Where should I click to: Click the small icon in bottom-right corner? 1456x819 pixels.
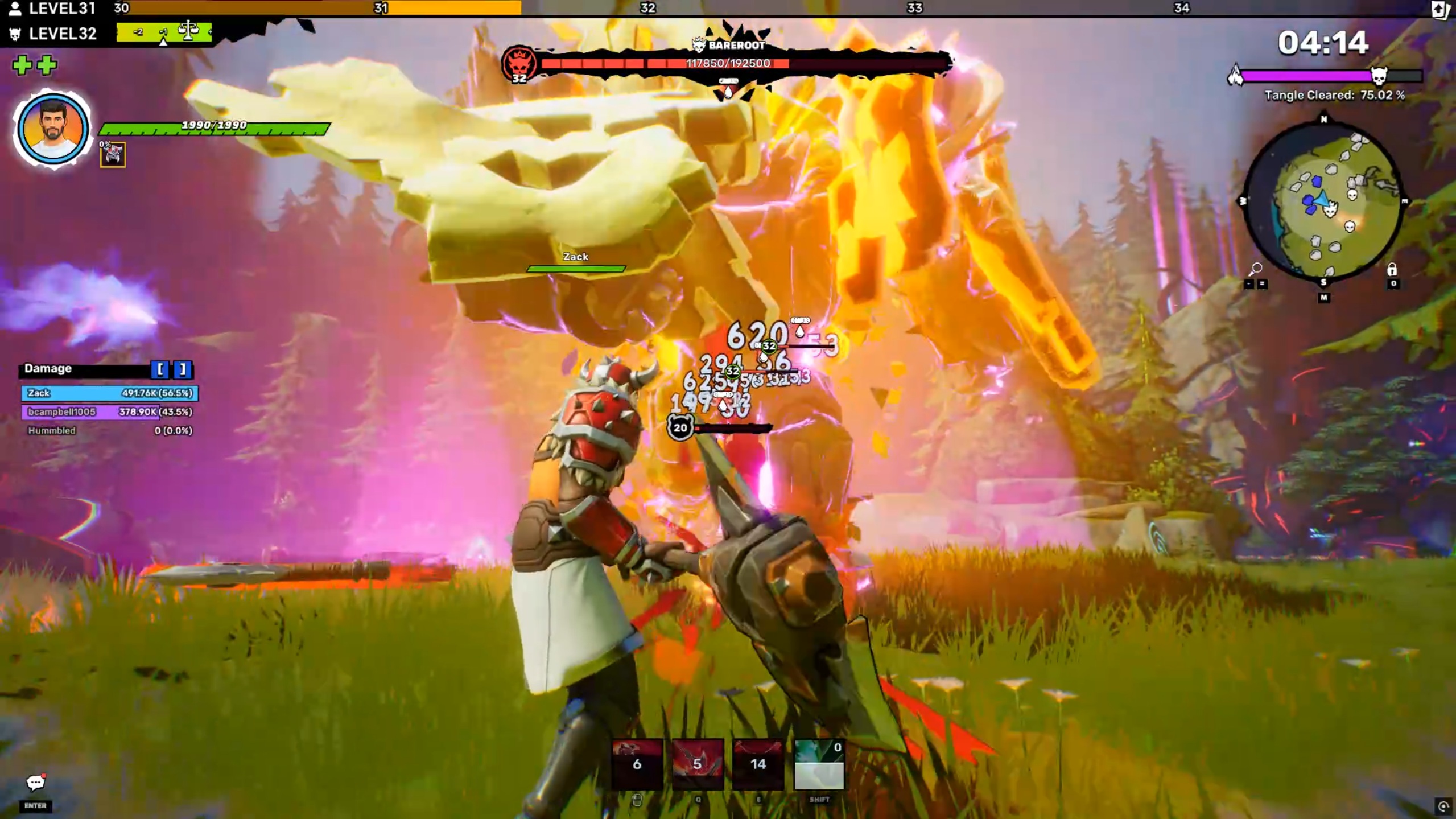point(1443,806)
